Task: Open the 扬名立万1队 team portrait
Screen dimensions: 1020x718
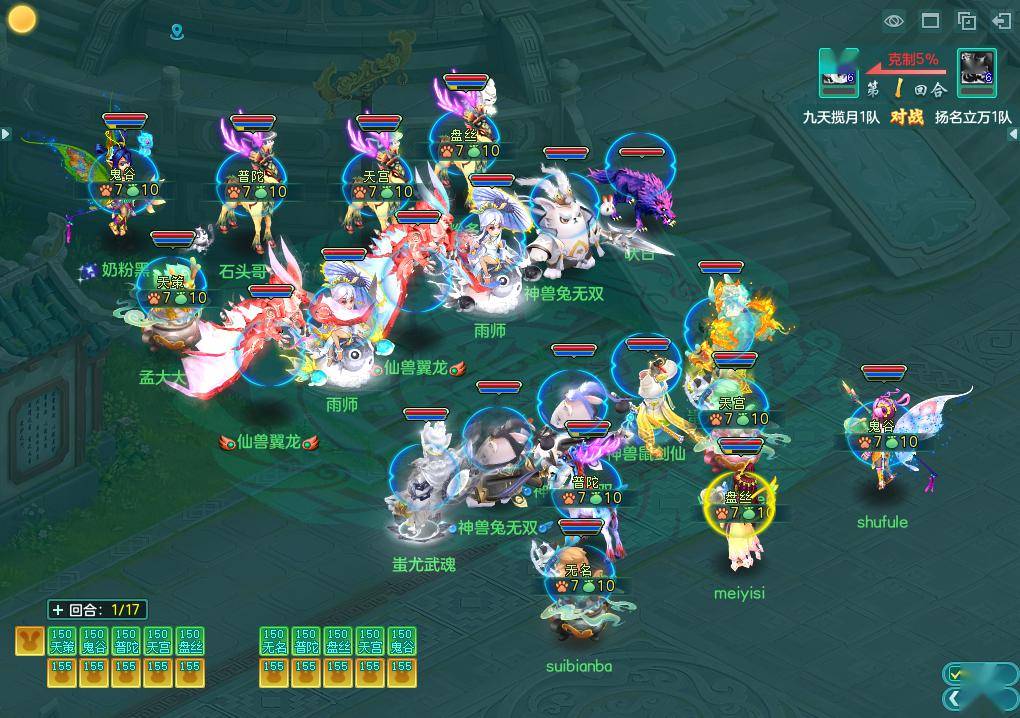Action: tap(976, 68)
